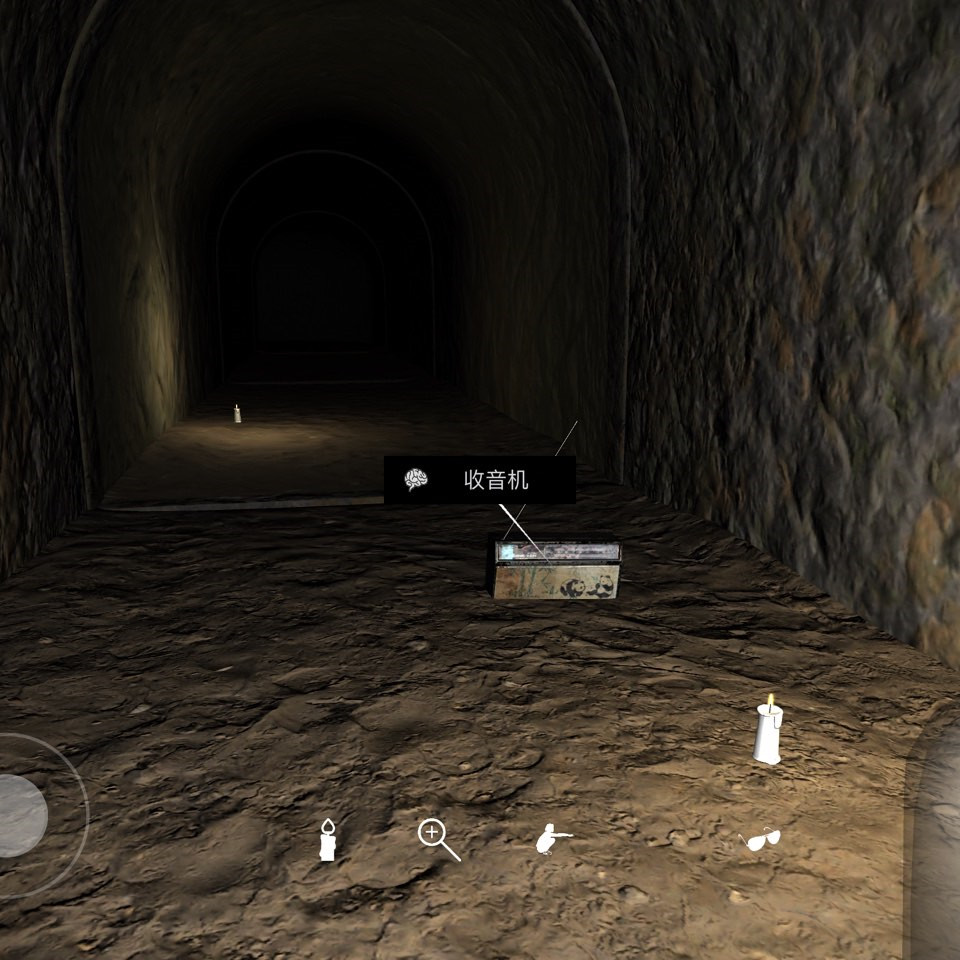
Task: Activate the magnifying glass zoom icon
Action: click(438, 840)
